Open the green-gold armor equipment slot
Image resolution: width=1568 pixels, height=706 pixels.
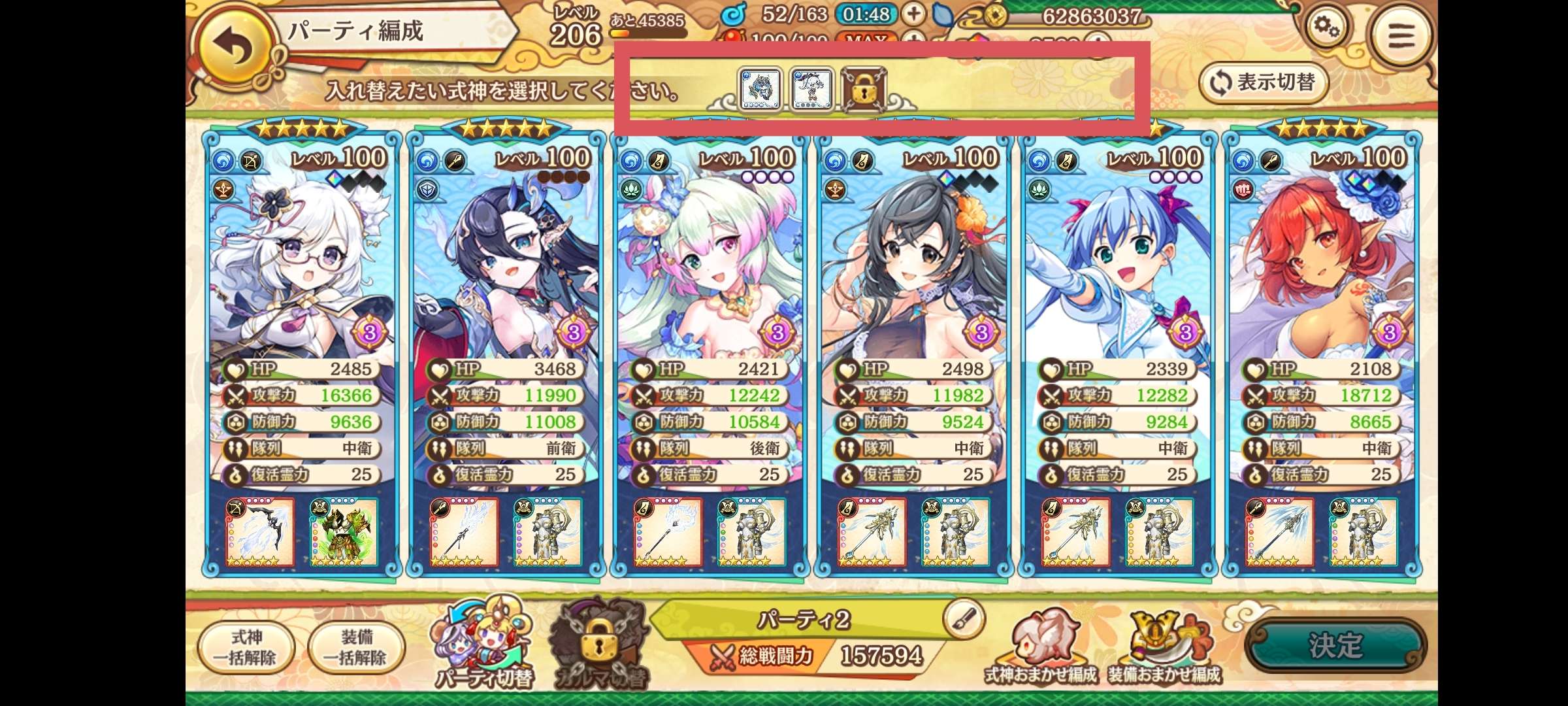[343, 532]
